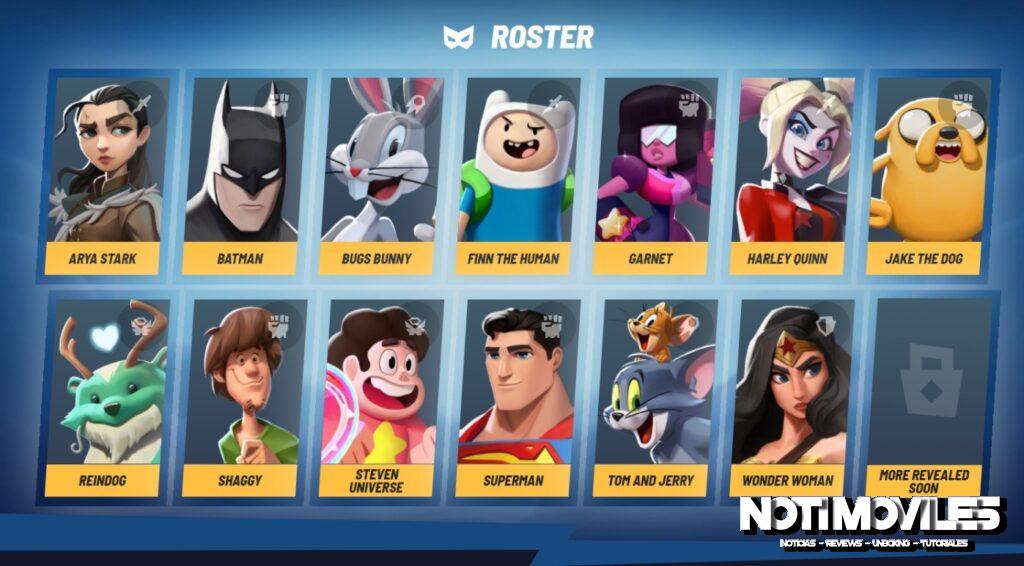Select the Shaggy character card
1024x566 pixels.
(241, 397)
